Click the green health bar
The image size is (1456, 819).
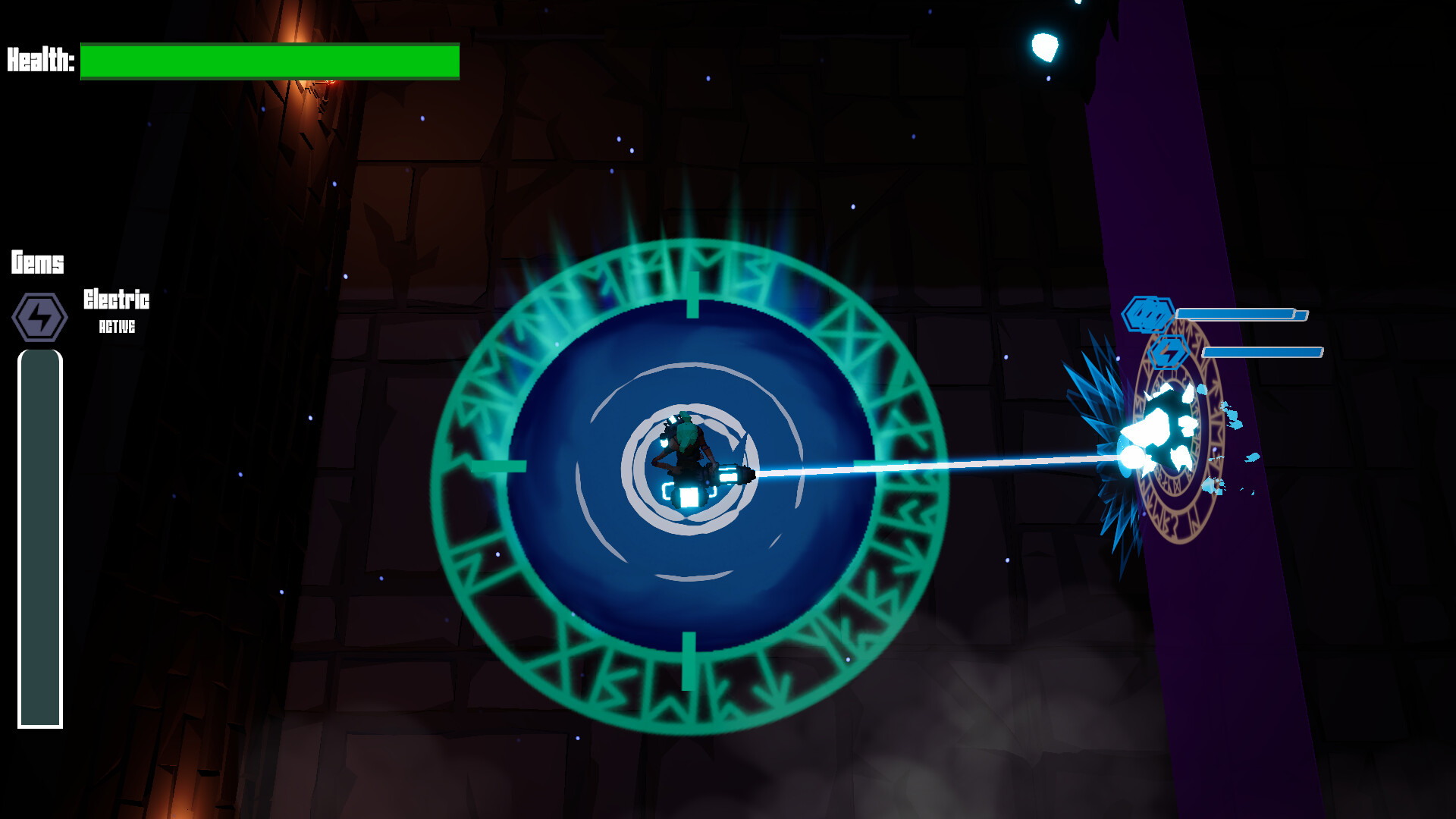tap(269, 62)
